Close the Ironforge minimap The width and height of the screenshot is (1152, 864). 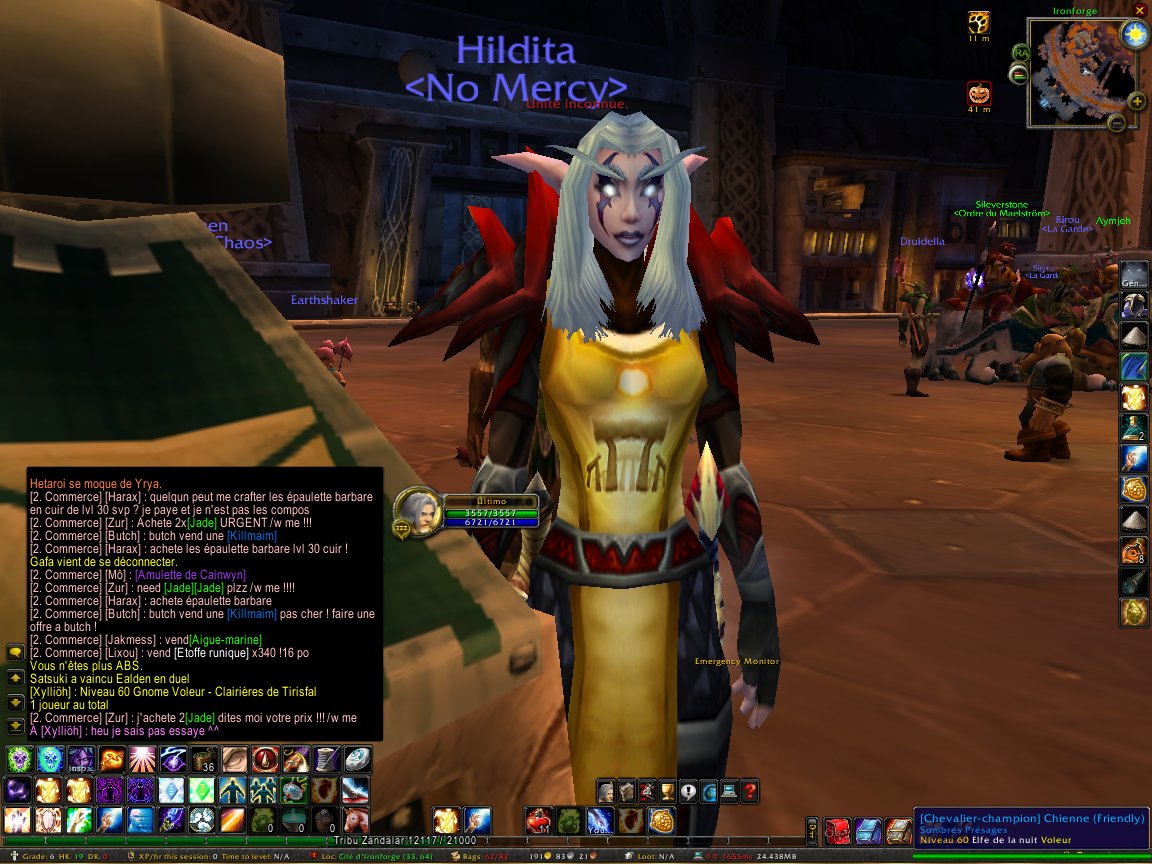[1139, 10]
